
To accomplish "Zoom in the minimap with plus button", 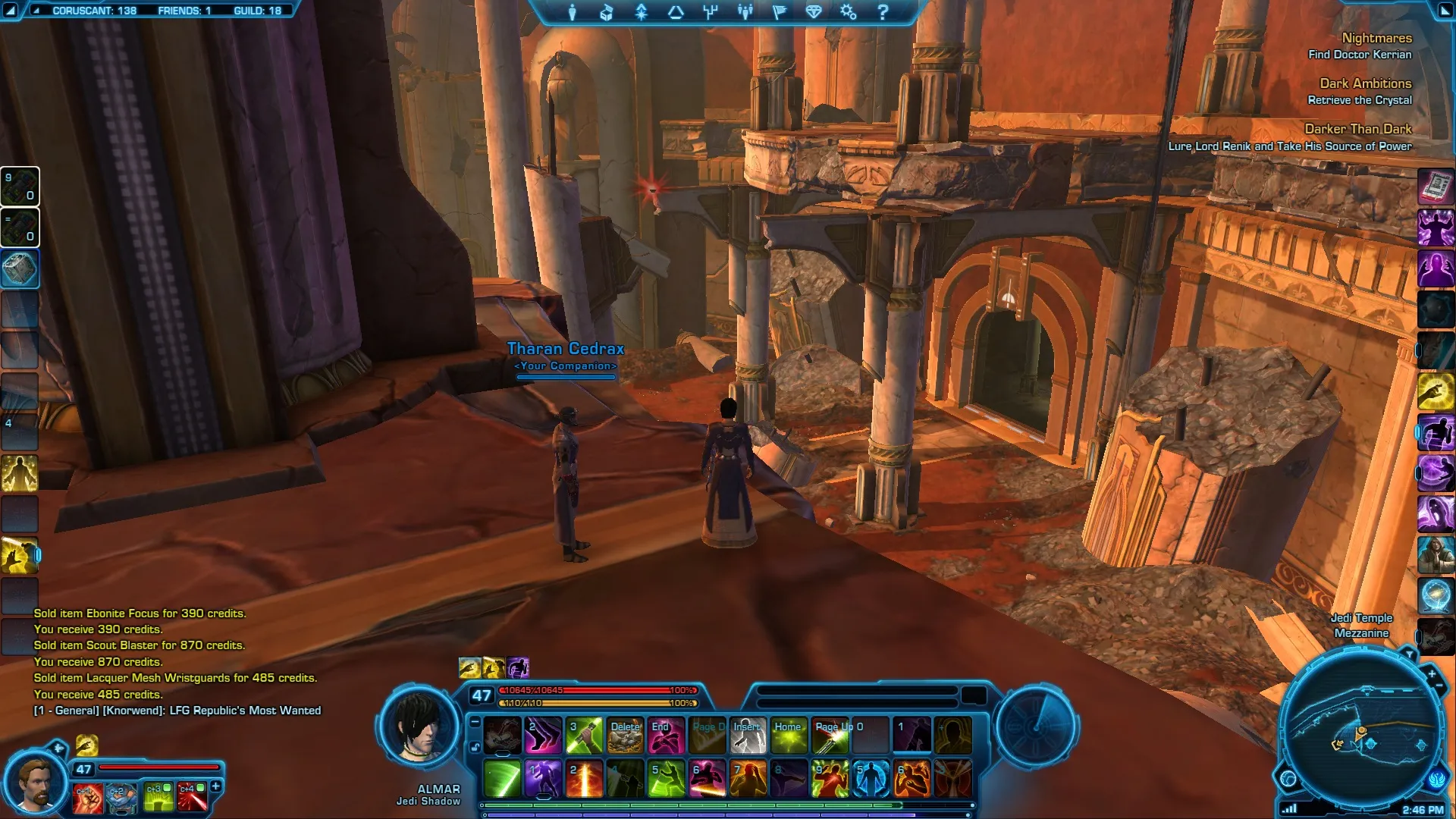I will click(x=1432, y=673).
